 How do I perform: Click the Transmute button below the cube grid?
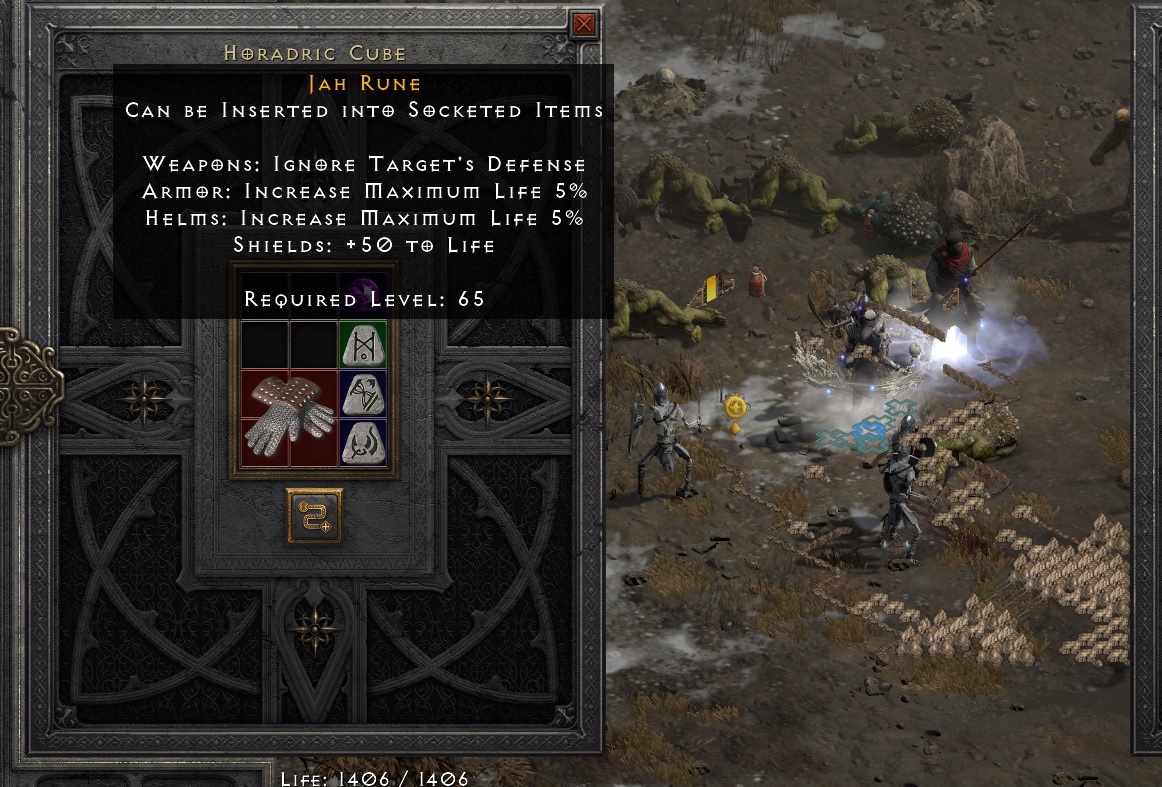tap(315, 516)
